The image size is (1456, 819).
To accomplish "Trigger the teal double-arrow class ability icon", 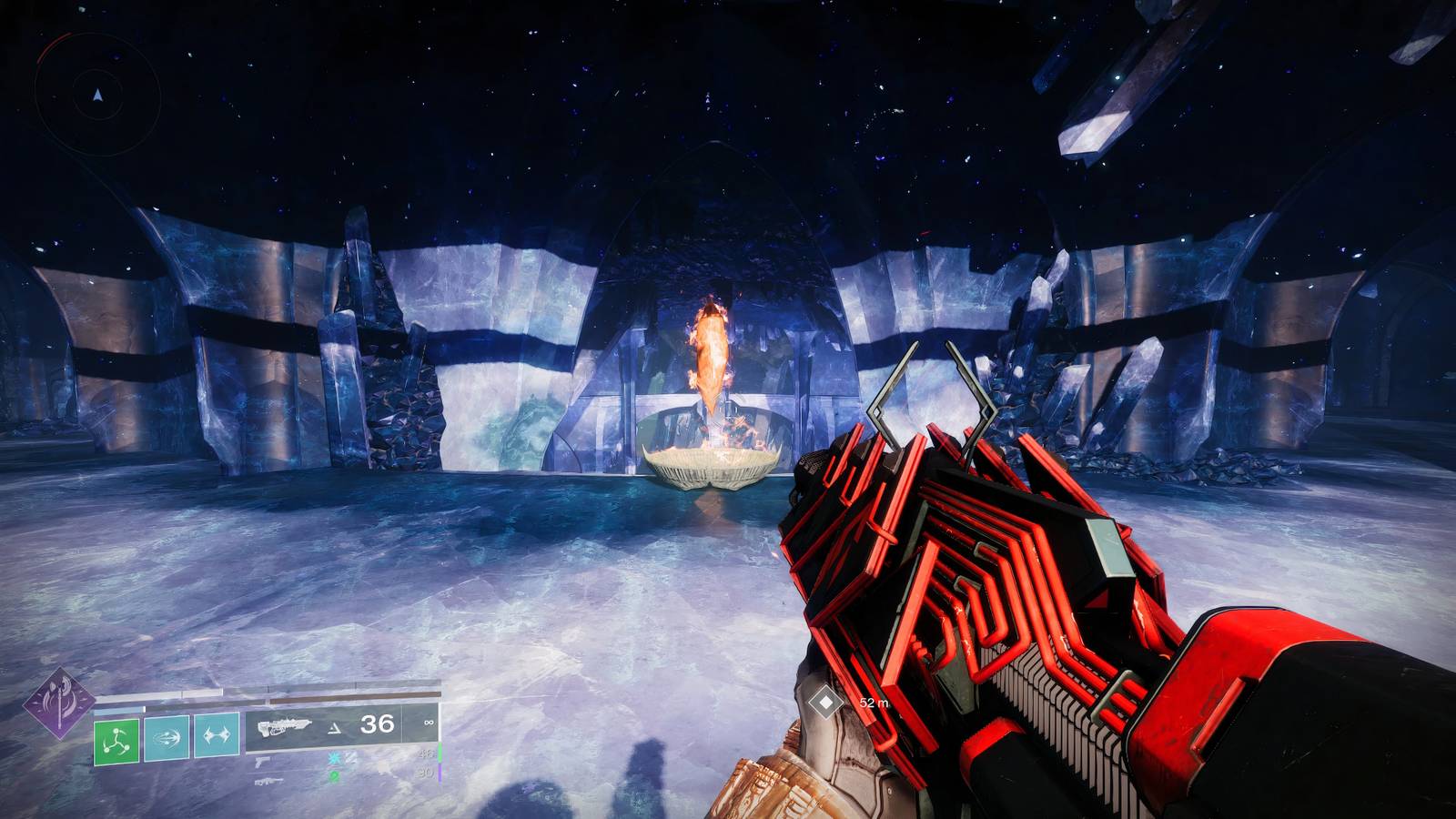I will pos(216,735).
